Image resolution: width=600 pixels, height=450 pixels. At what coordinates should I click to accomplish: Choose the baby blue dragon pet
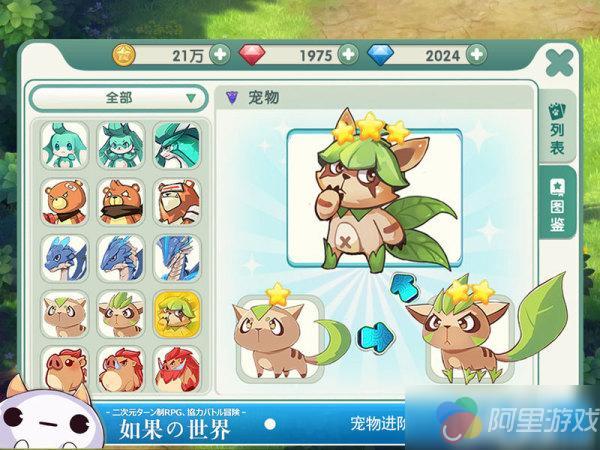coord(63,257)
